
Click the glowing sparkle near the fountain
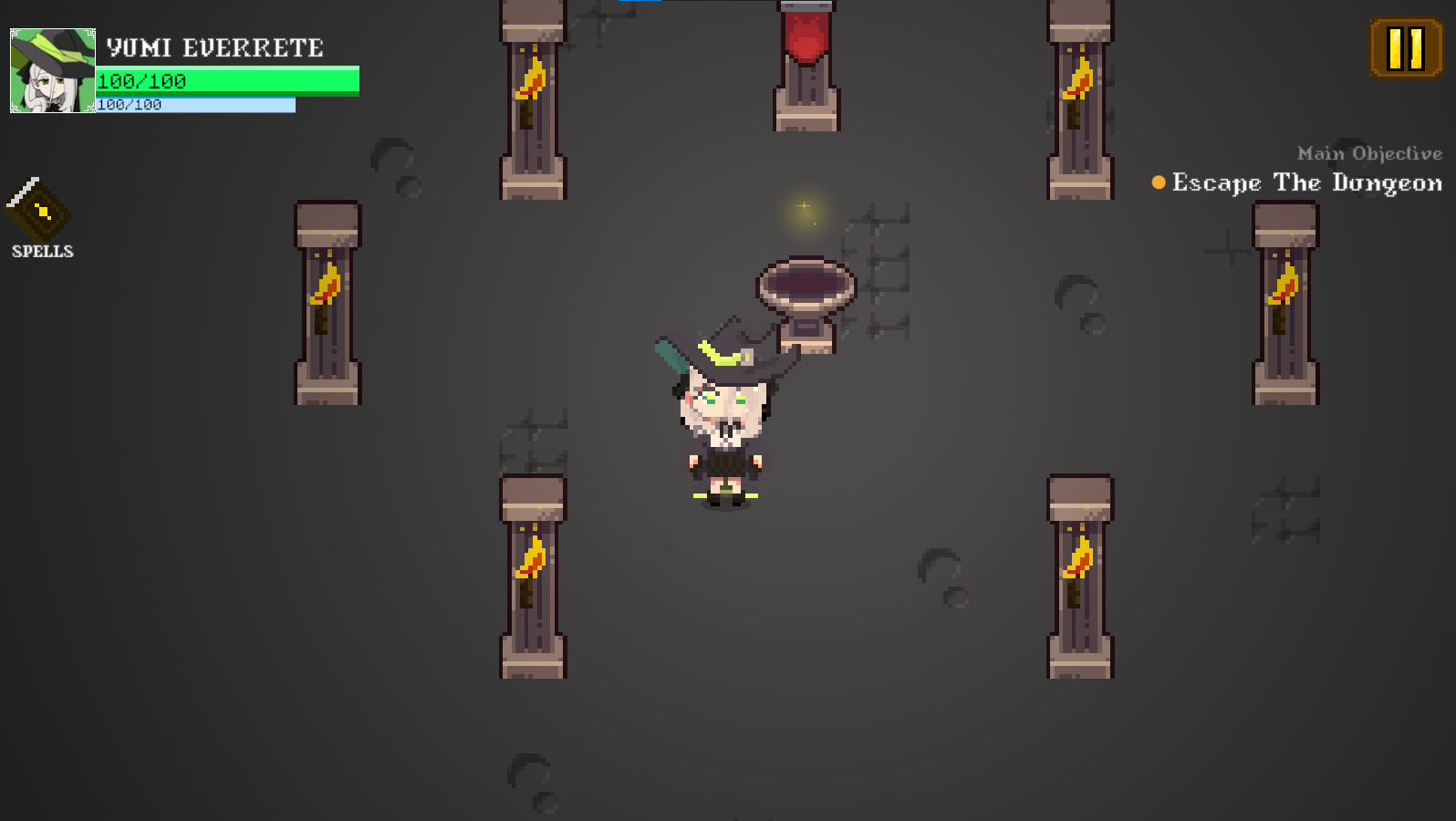pos(803,206)
